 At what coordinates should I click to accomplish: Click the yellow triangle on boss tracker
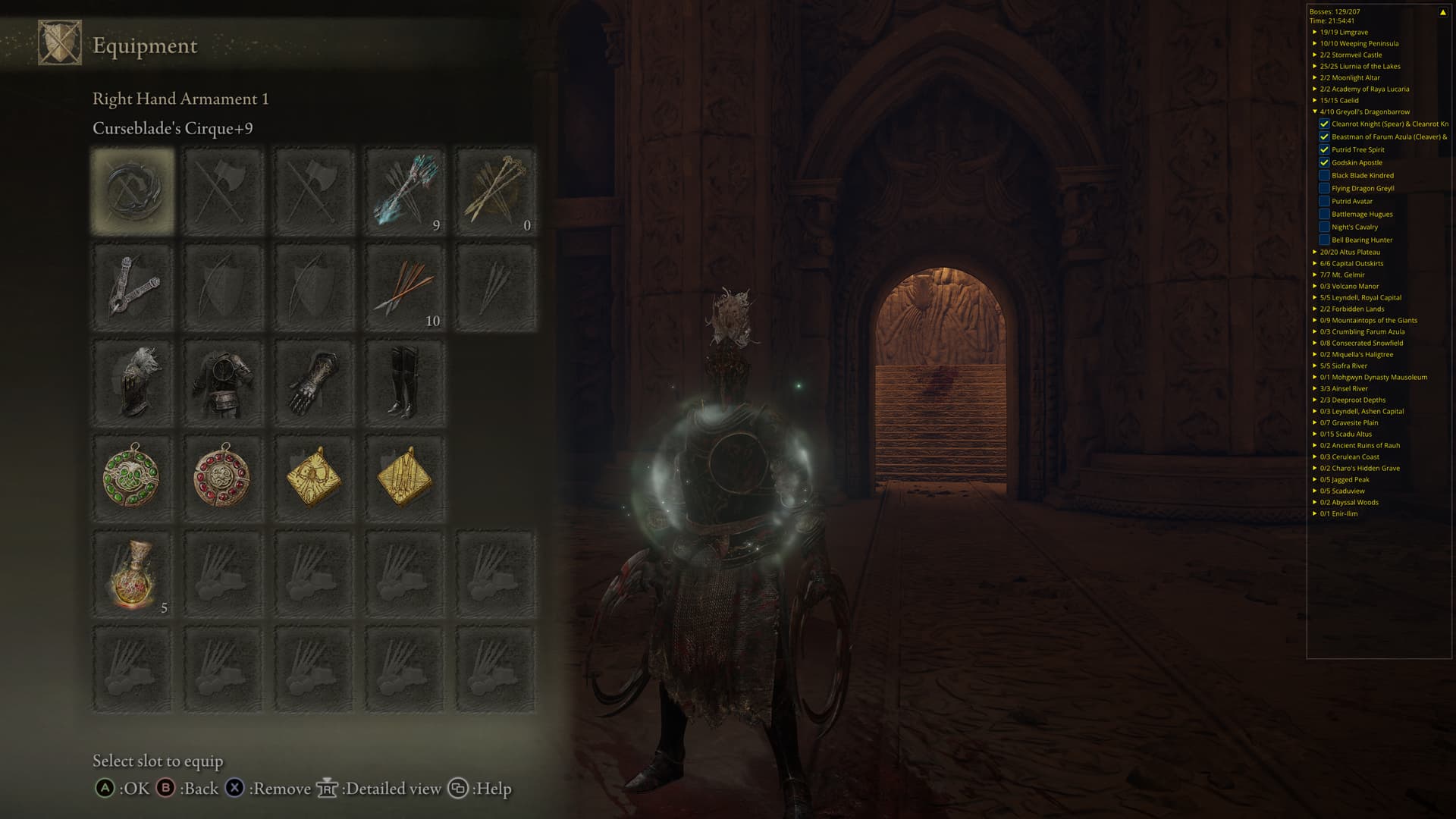pos(1442,12)
